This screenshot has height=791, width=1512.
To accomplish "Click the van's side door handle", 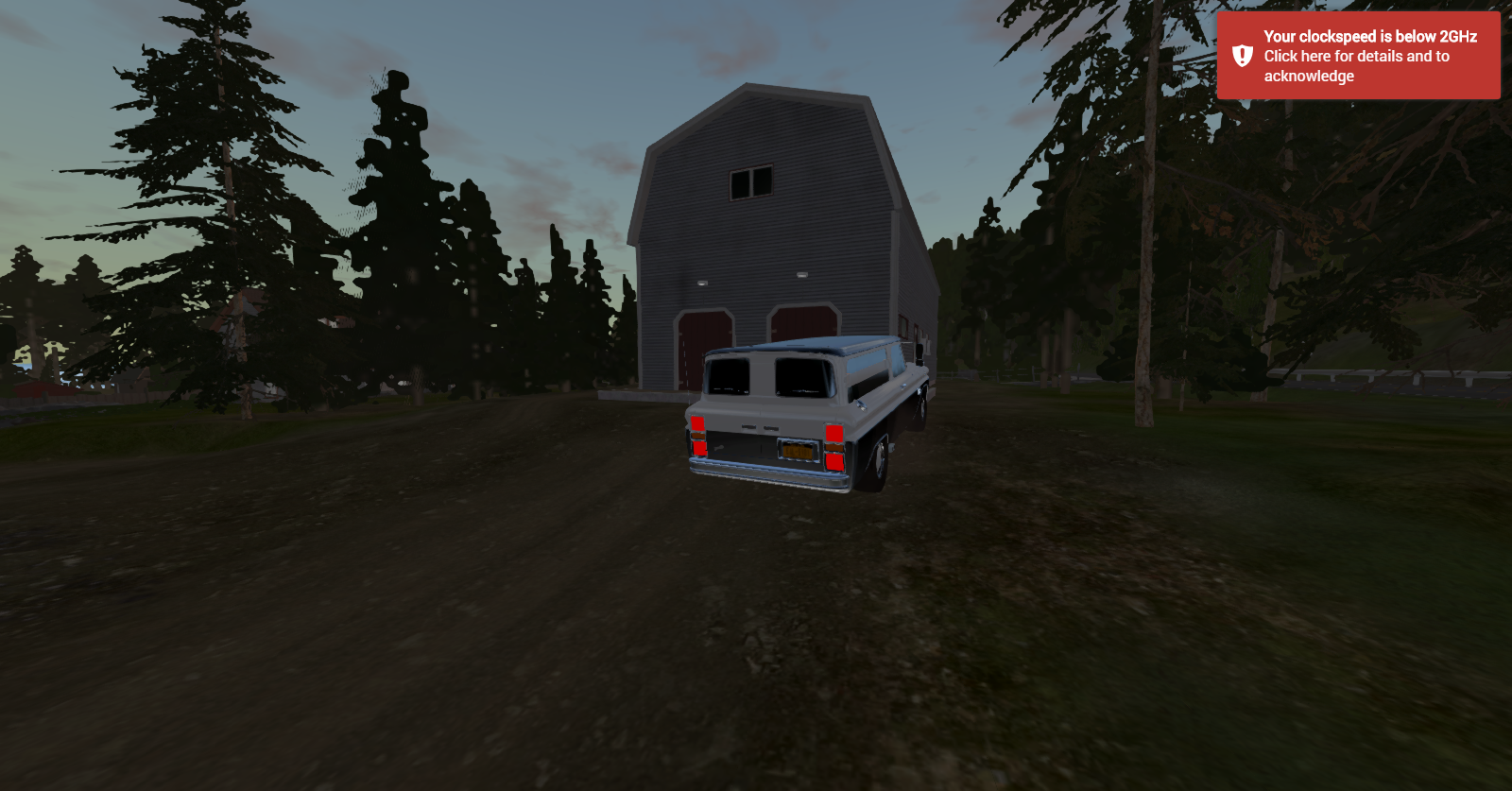I will tap(862, 404).
